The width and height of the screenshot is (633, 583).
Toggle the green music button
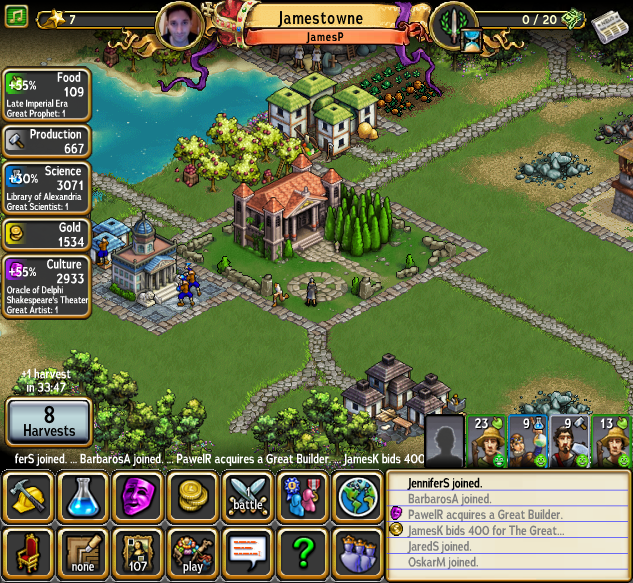pos(17,17)
